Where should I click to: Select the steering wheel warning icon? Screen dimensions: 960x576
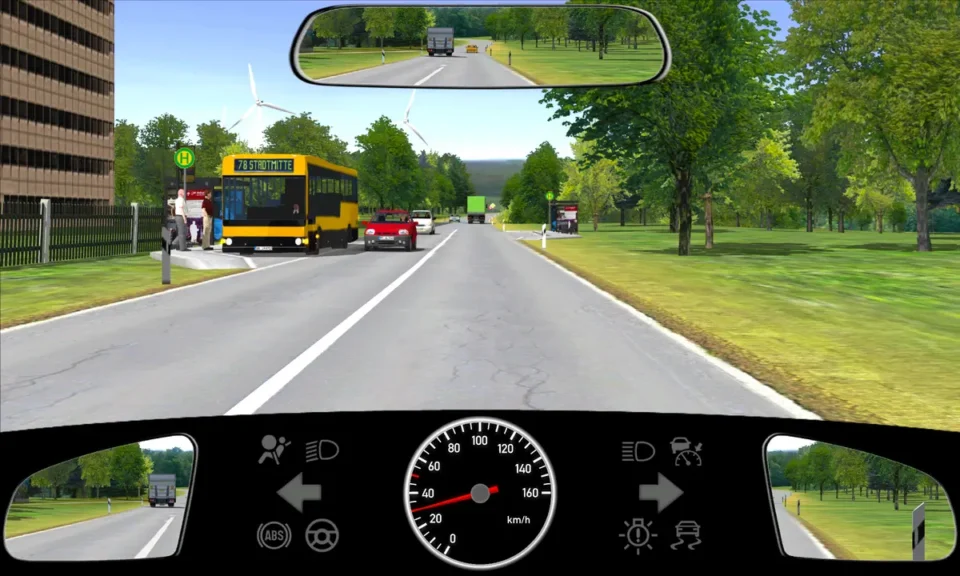[x=321, y=535]
